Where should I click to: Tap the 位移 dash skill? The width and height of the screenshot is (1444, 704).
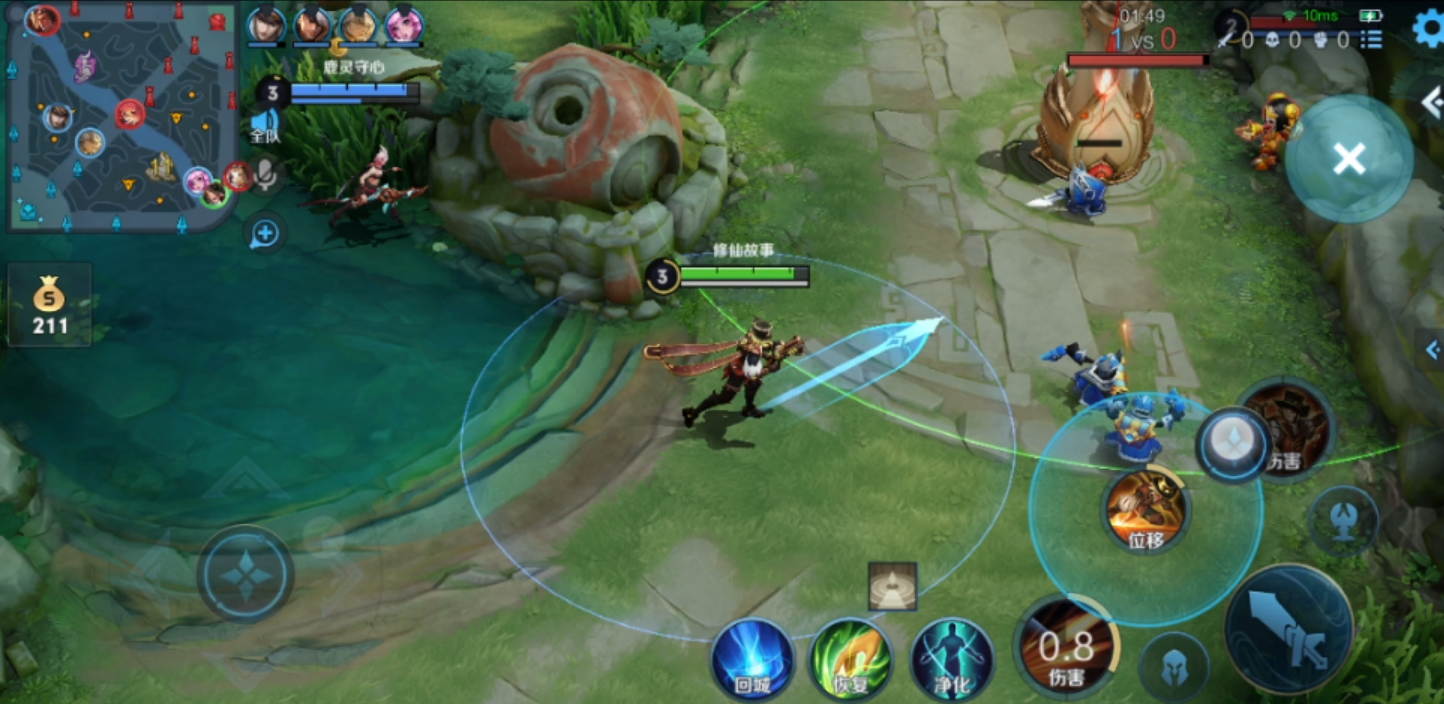[1145, 511]
